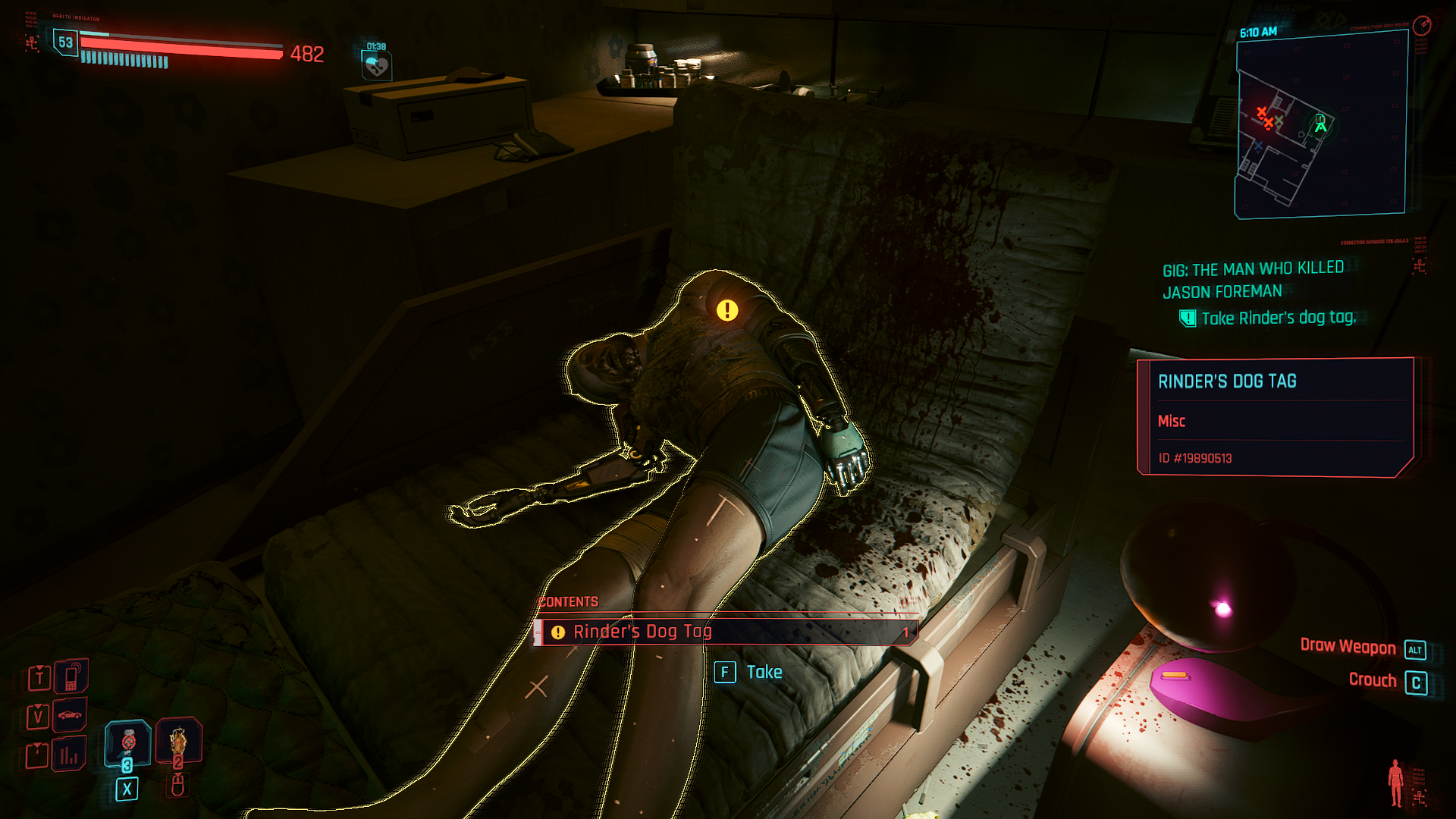1456x819 pixels.
Task: Select the grenade quick slot
Action: [178, 741]
